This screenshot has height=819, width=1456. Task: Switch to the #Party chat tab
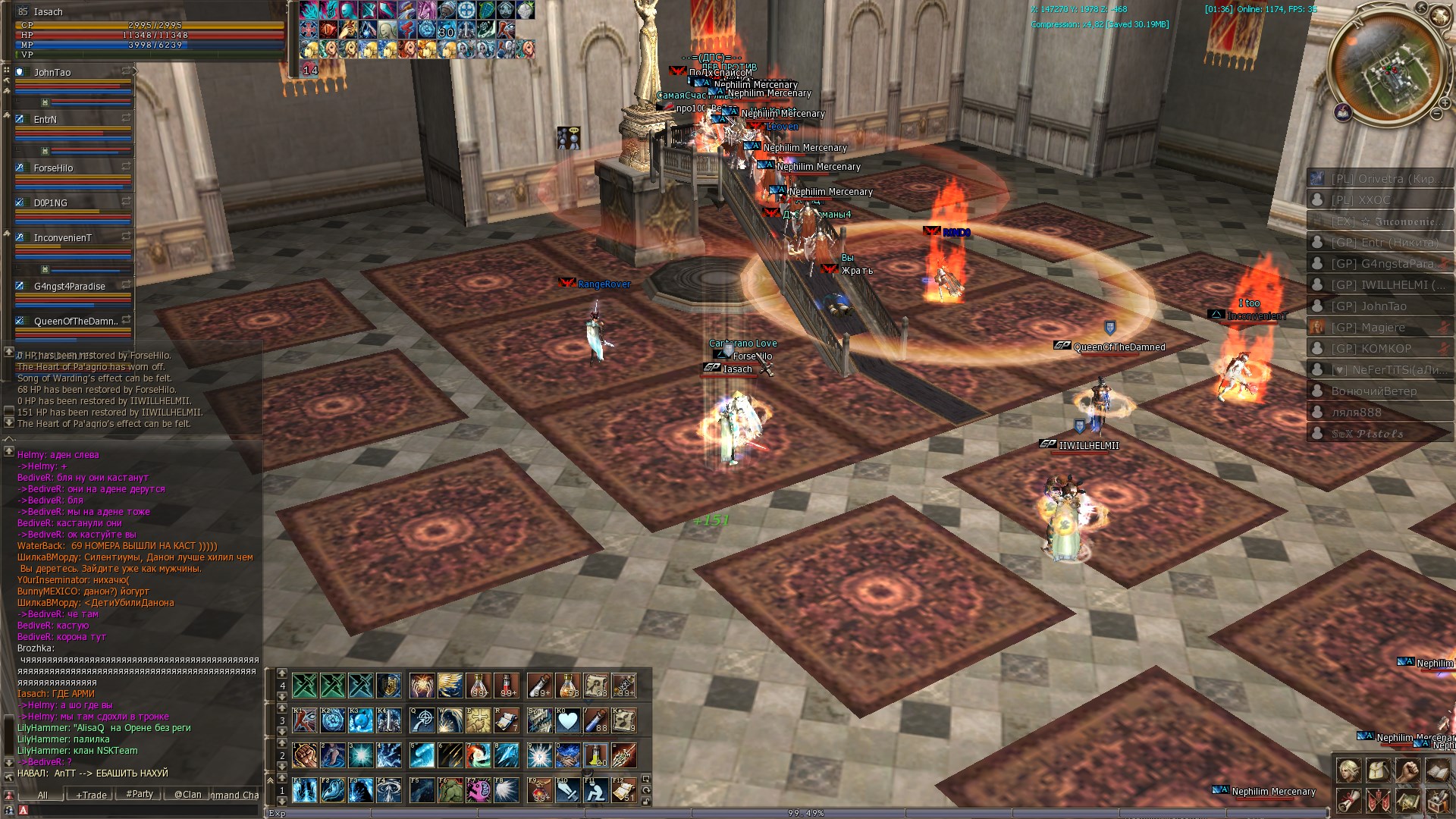(x=140, y=794)
